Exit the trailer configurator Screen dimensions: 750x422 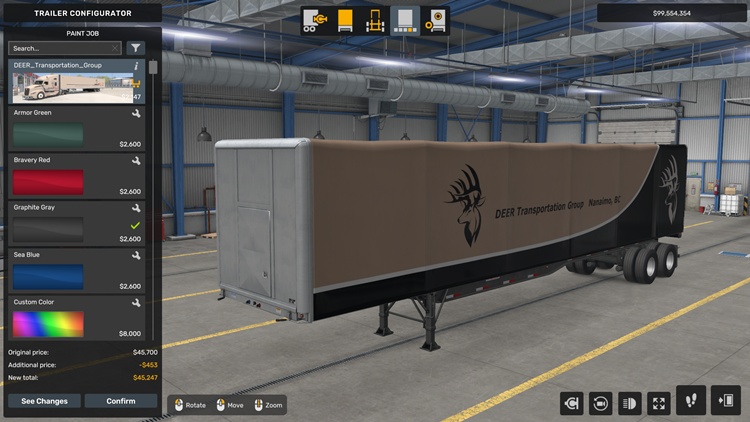tap(725, 401)
